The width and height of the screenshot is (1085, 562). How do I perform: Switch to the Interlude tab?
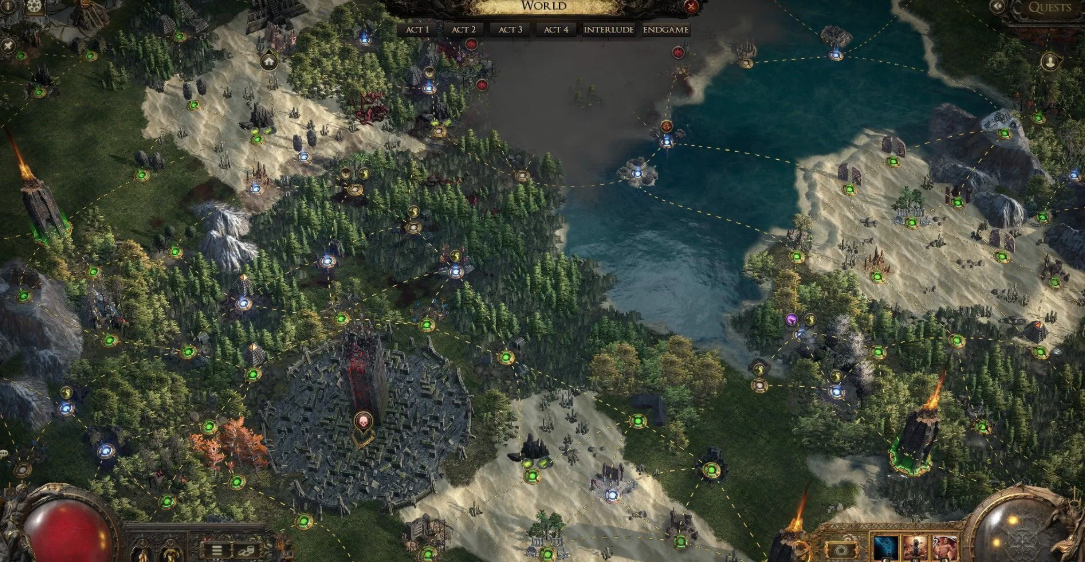[x=607, y=30]
